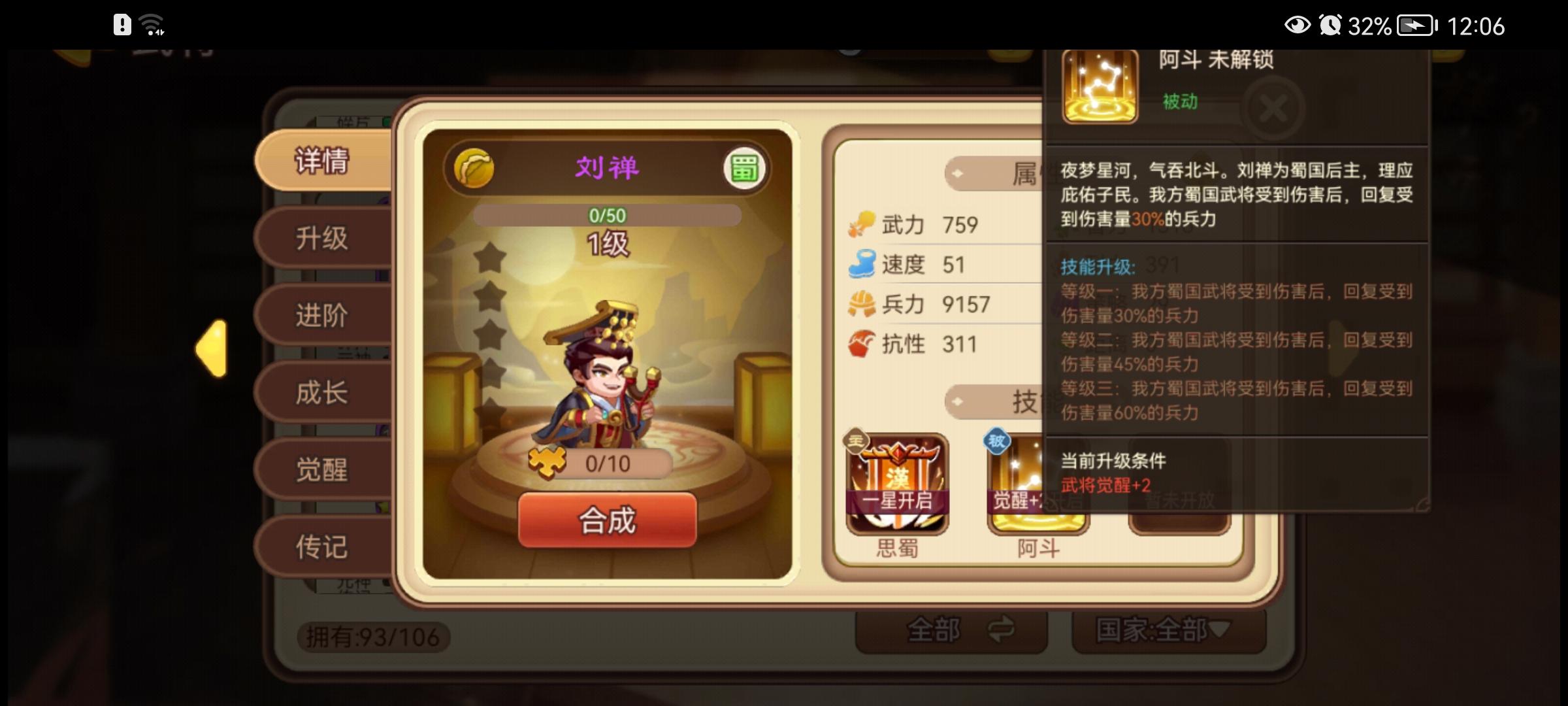Click the 0/50 experience progress bar

pyautogui.click(x=606, y=214)
